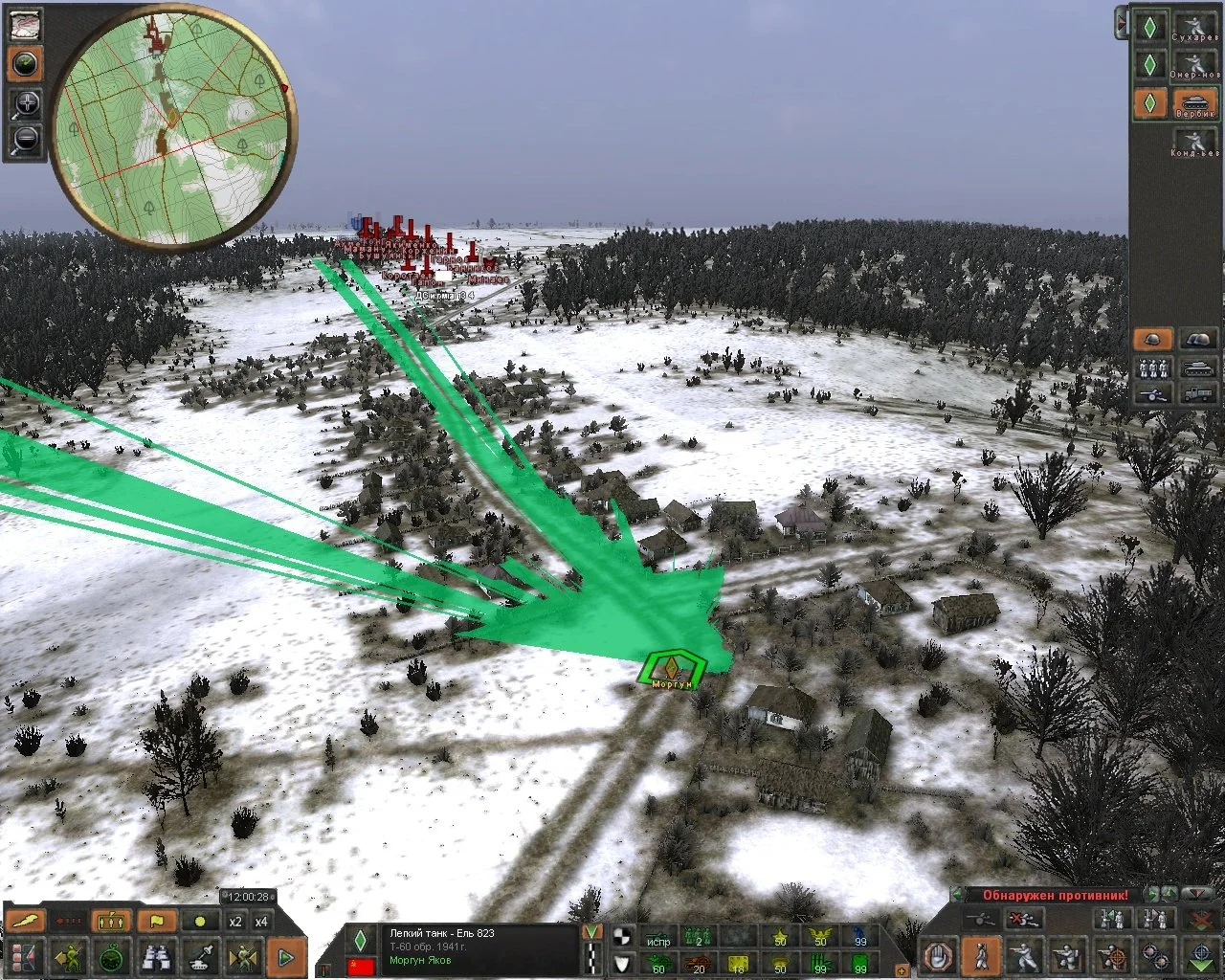Click the tank filter icon on right sidebar
The height and width of the screenshot is (980, 1225).
click(1197, 367)
